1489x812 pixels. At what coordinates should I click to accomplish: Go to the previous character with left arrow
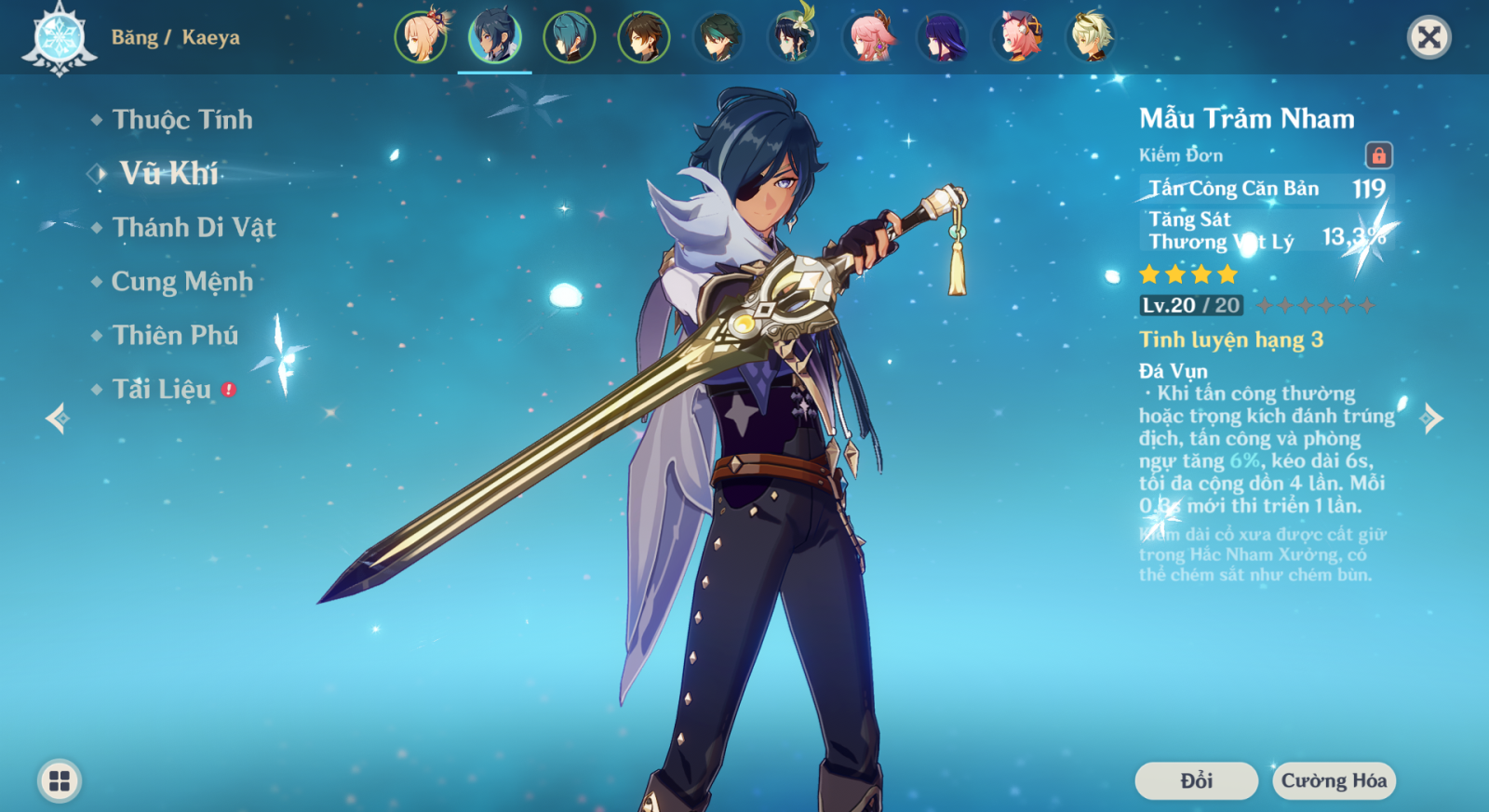click(58, 419)
